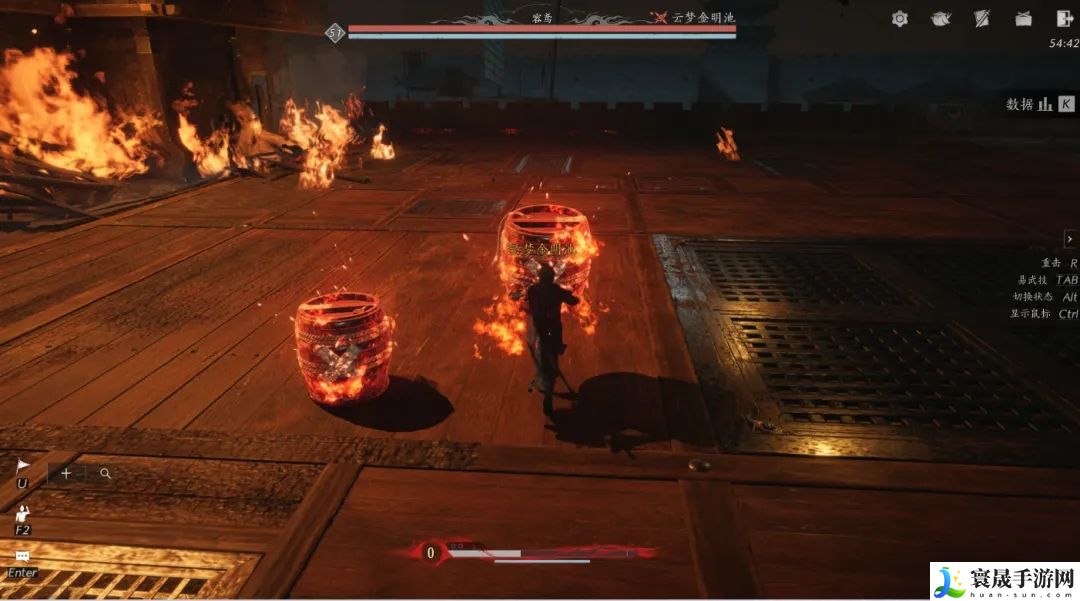
Task: Click the bird icon in top bar
Action: click(x=940, y=19)
